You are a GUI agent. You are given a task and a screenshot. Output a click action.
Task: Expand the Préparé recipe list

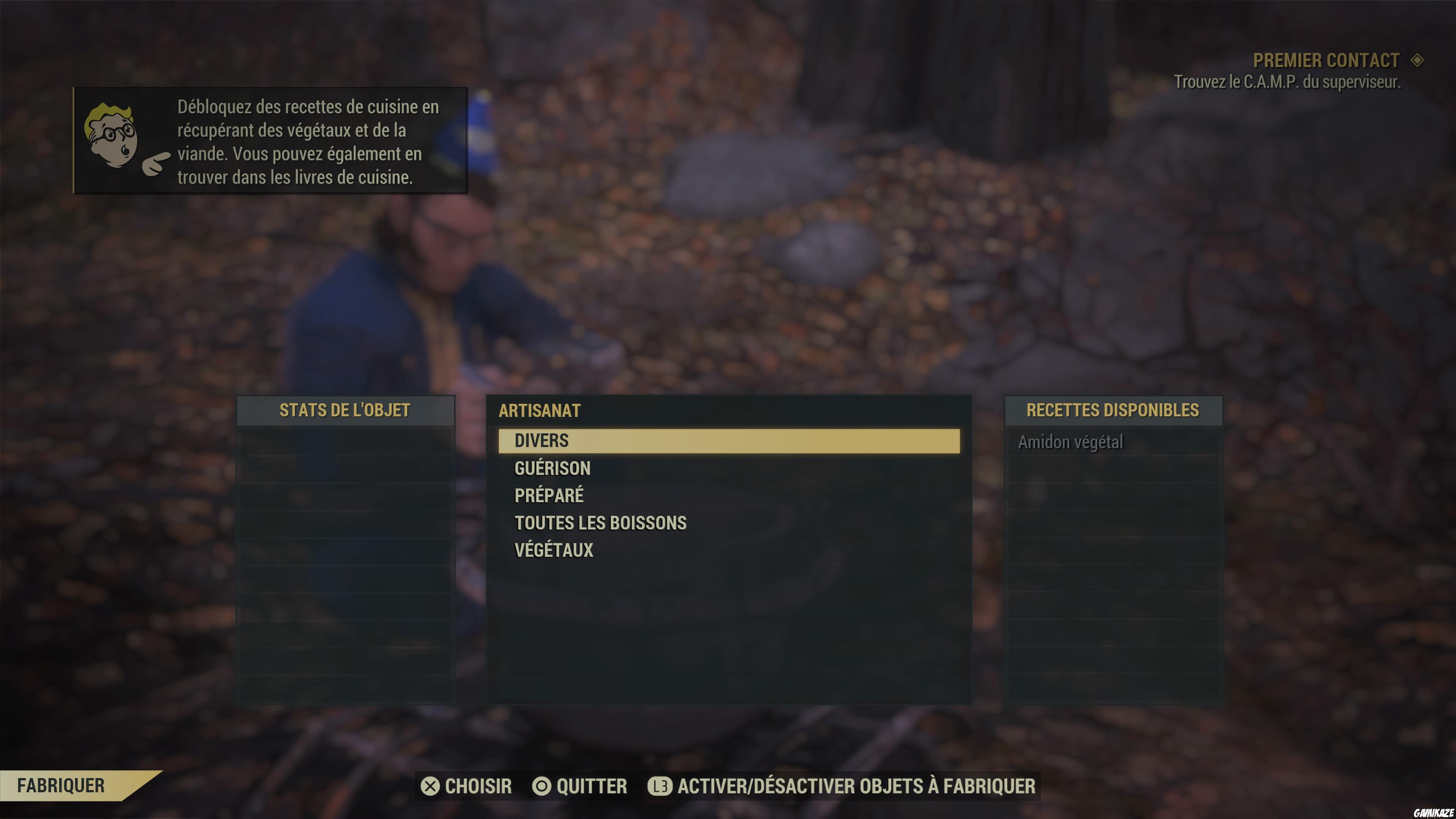click(x=549, y=495)
